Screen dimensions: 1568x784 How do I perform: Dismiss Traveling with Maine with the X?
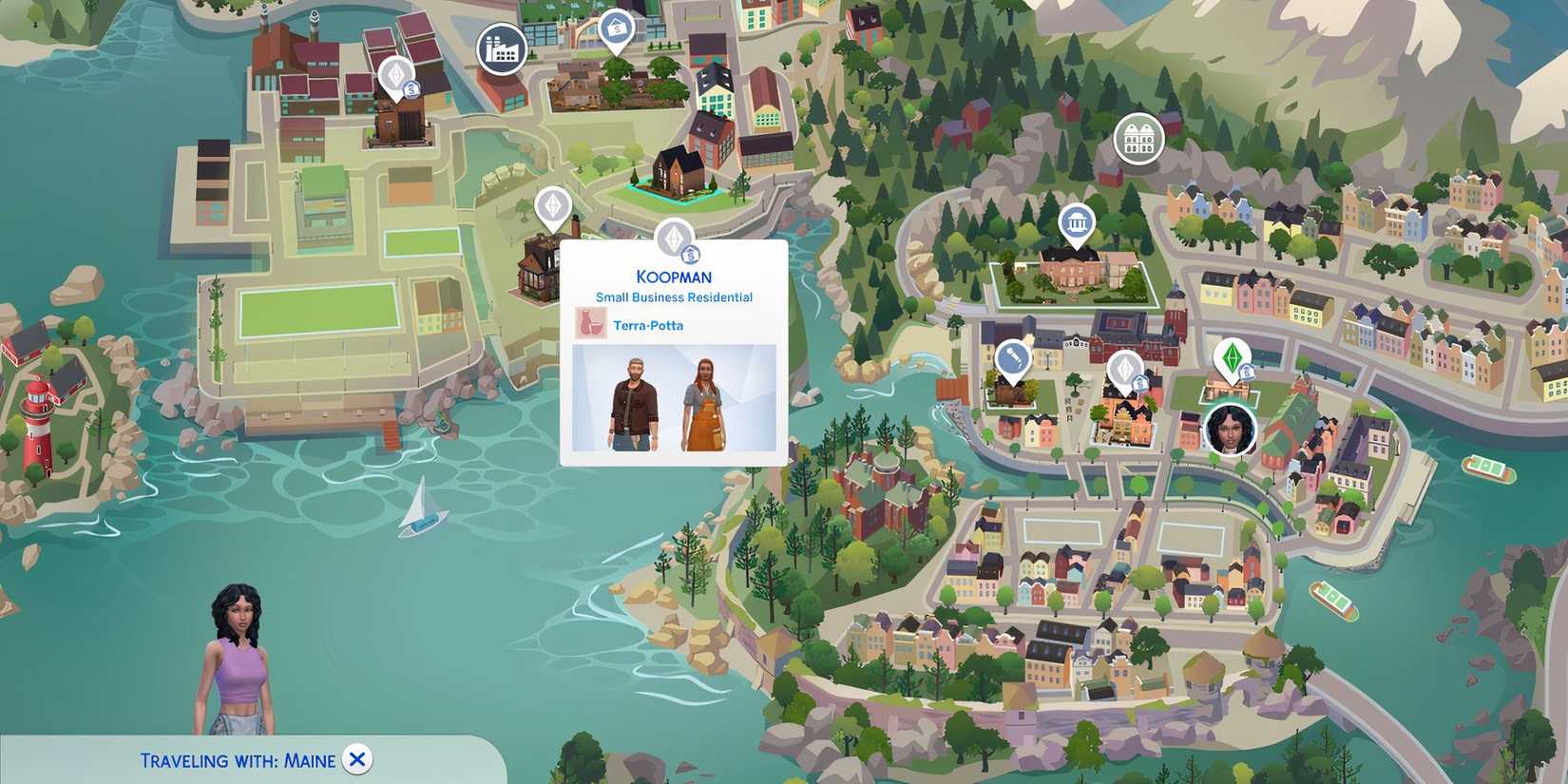pos(356,759)
